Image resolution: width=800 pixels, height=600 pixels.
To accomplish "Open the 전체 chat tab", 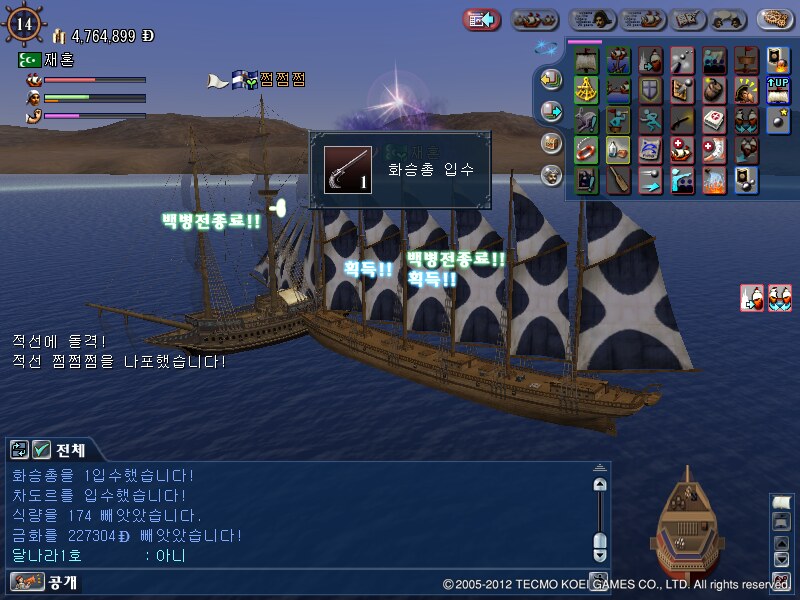I will pos(70,449).
